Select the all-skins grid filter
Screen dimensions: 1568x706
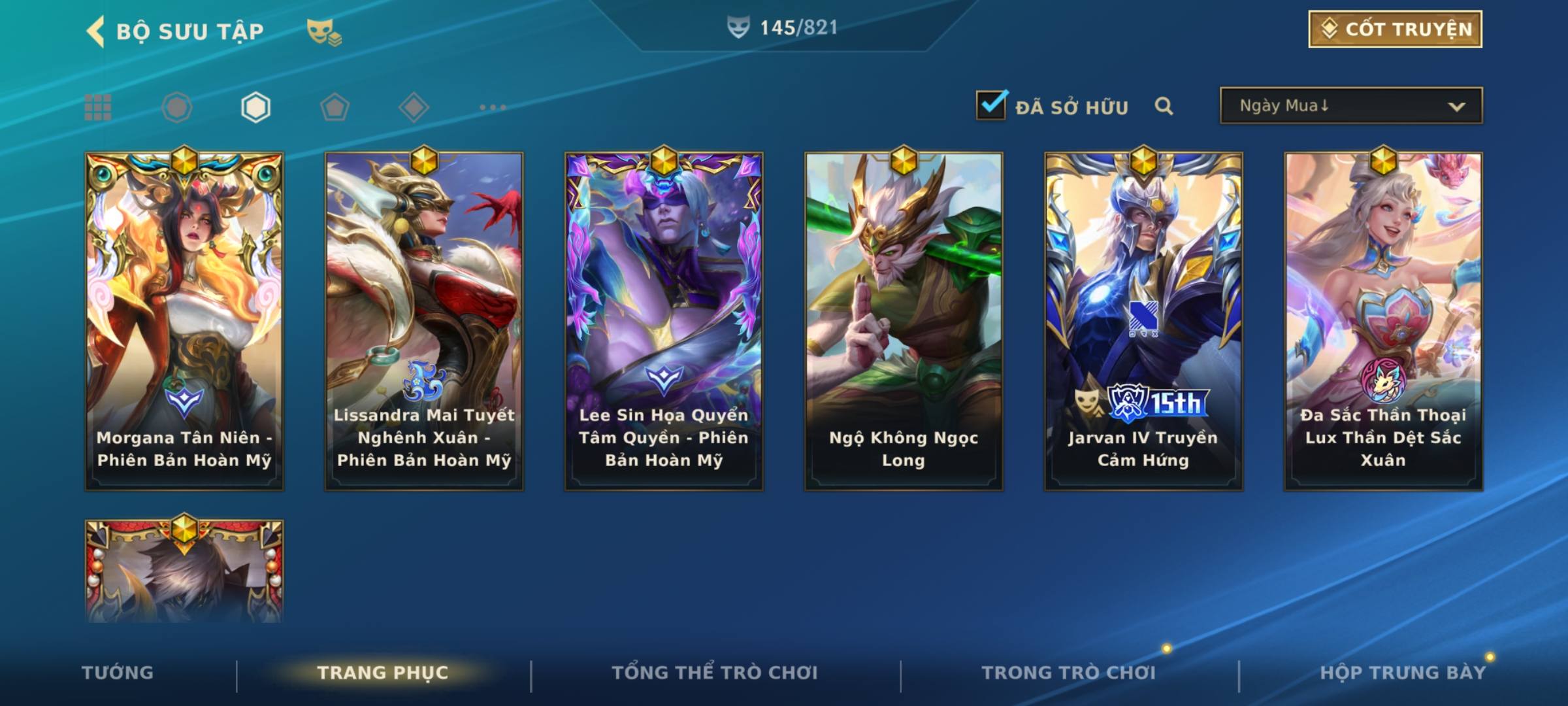pos(98,107)
